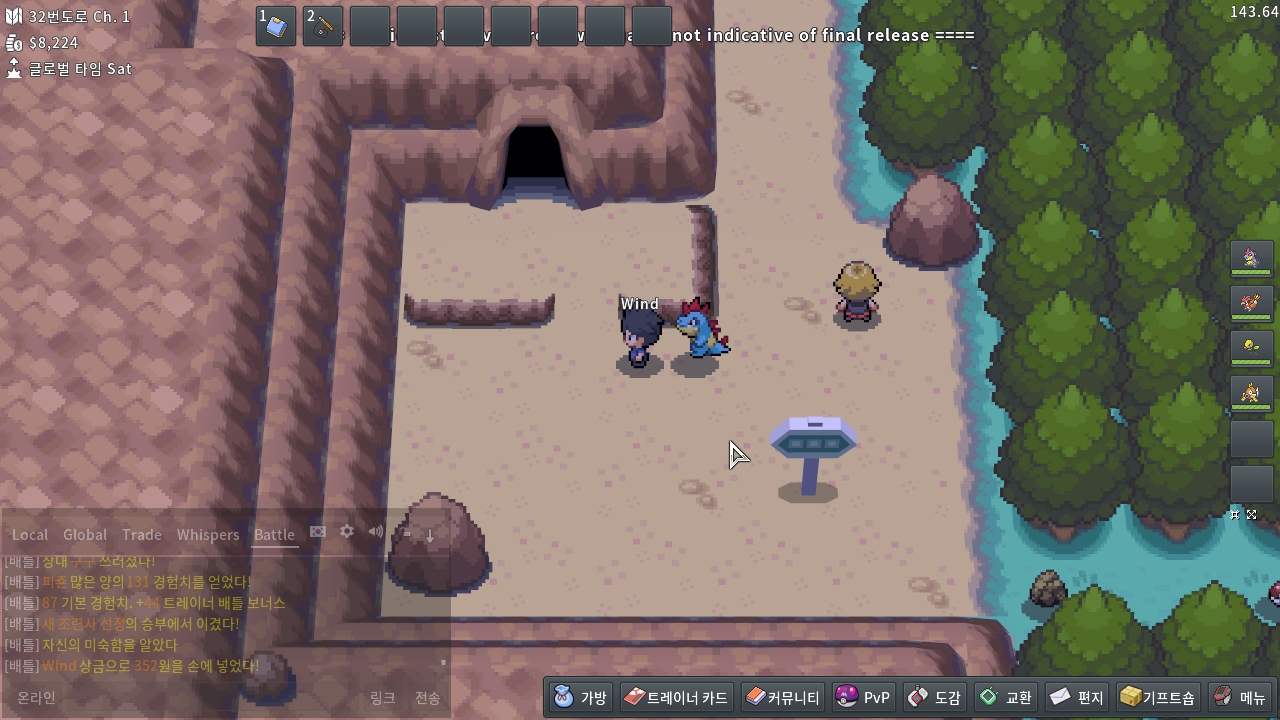Toggle the chat sound speaker icon

tap(376, 532)
